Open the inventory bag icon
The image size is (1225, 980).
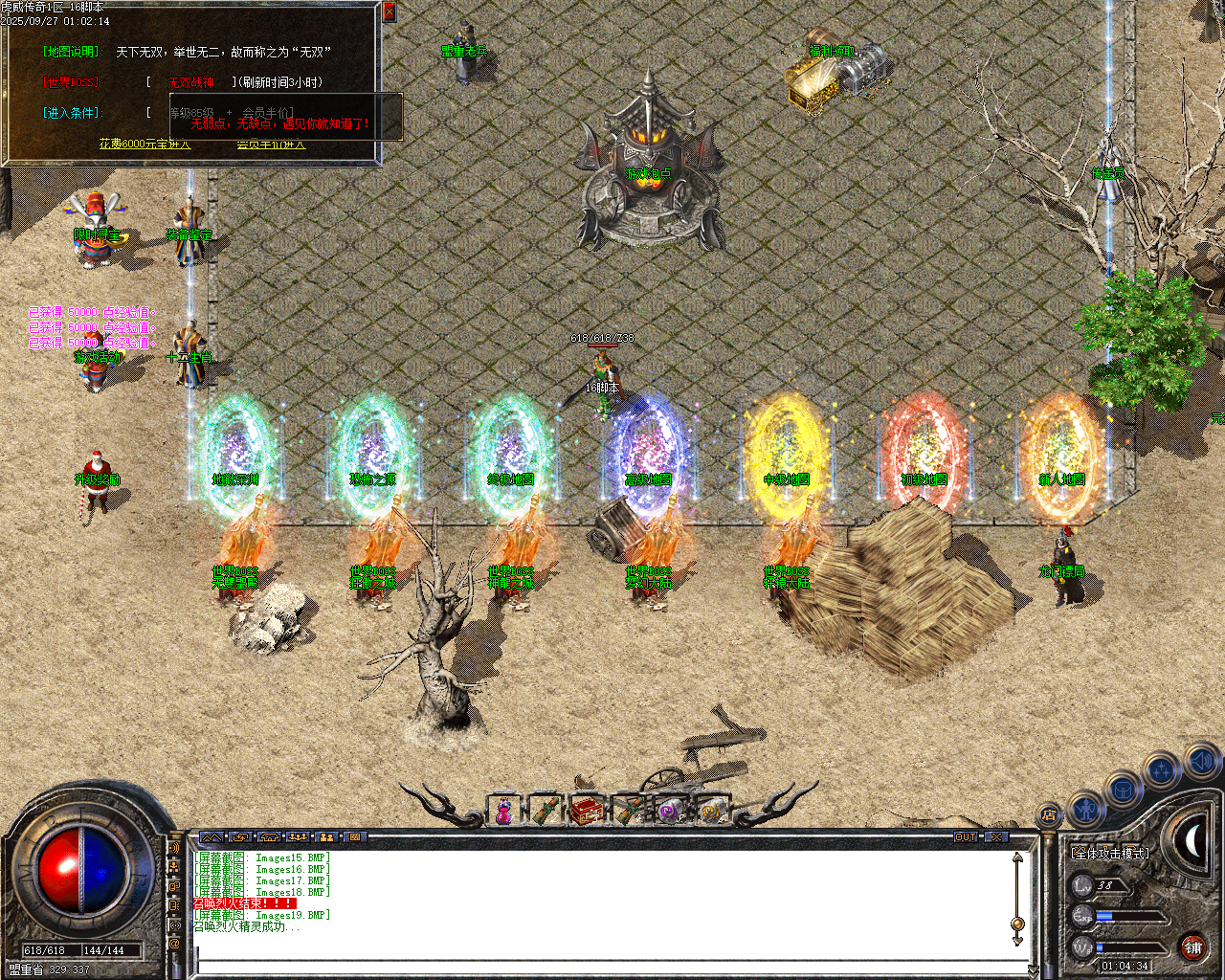[x=1122, y=790]
